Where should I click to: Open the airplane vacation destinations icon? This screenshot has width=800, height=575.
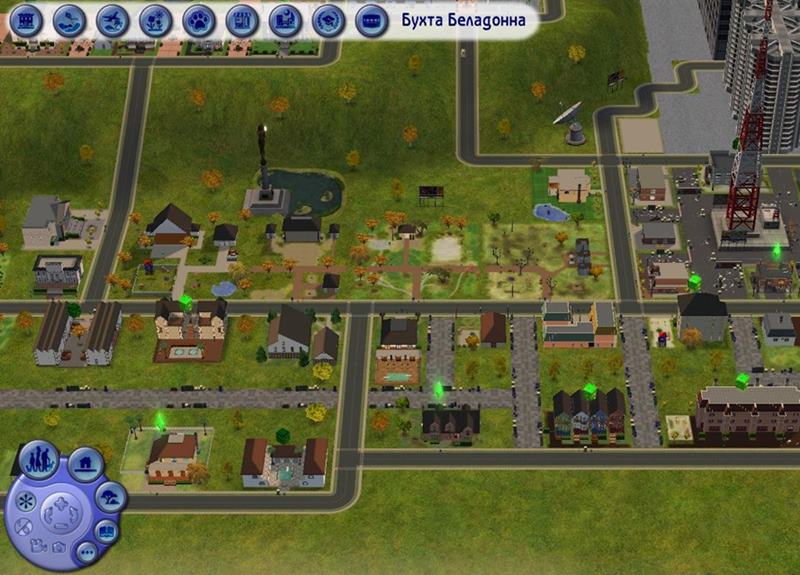112,19
